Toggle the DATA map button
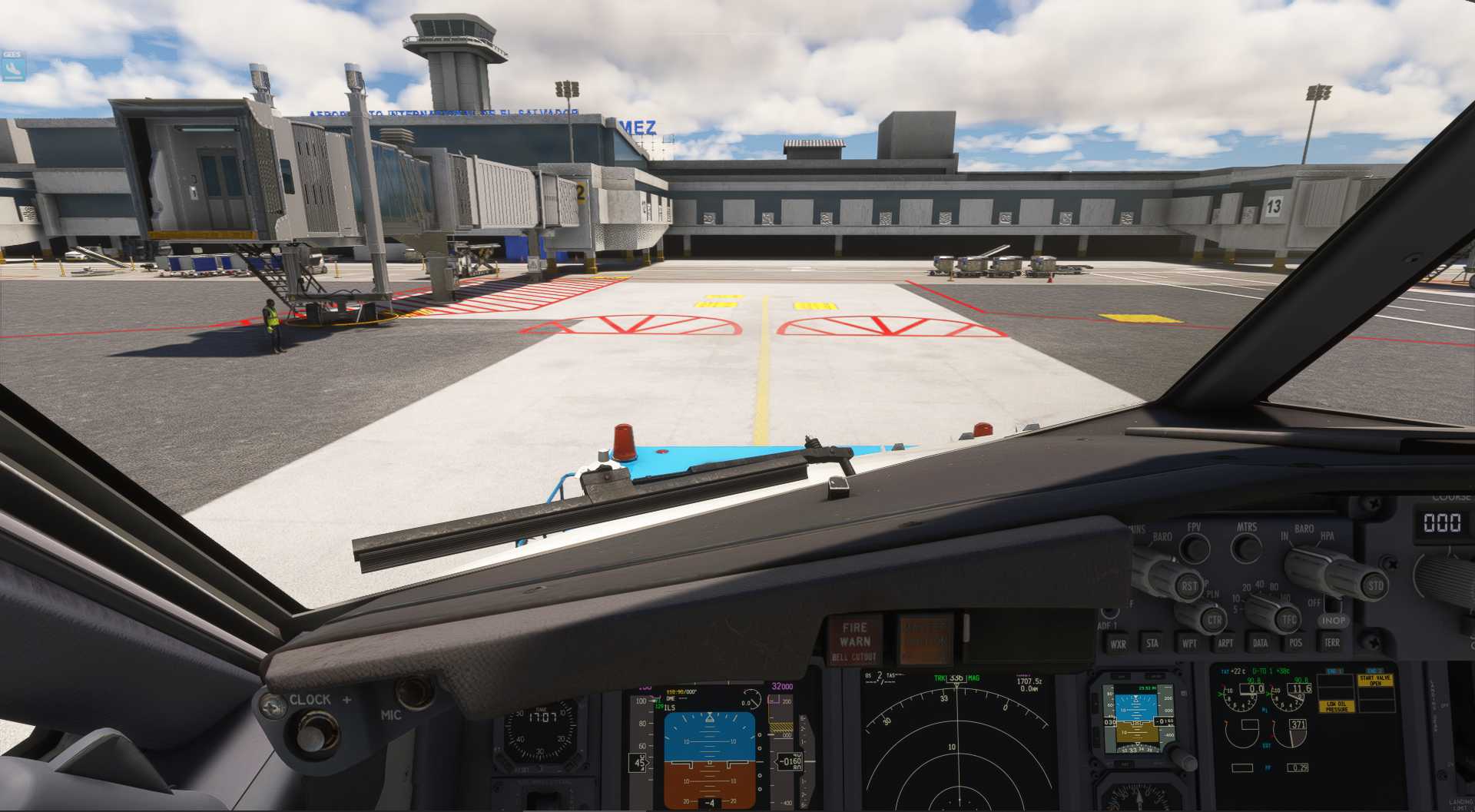This screenshot has height=812, width=1475. 1260,642
